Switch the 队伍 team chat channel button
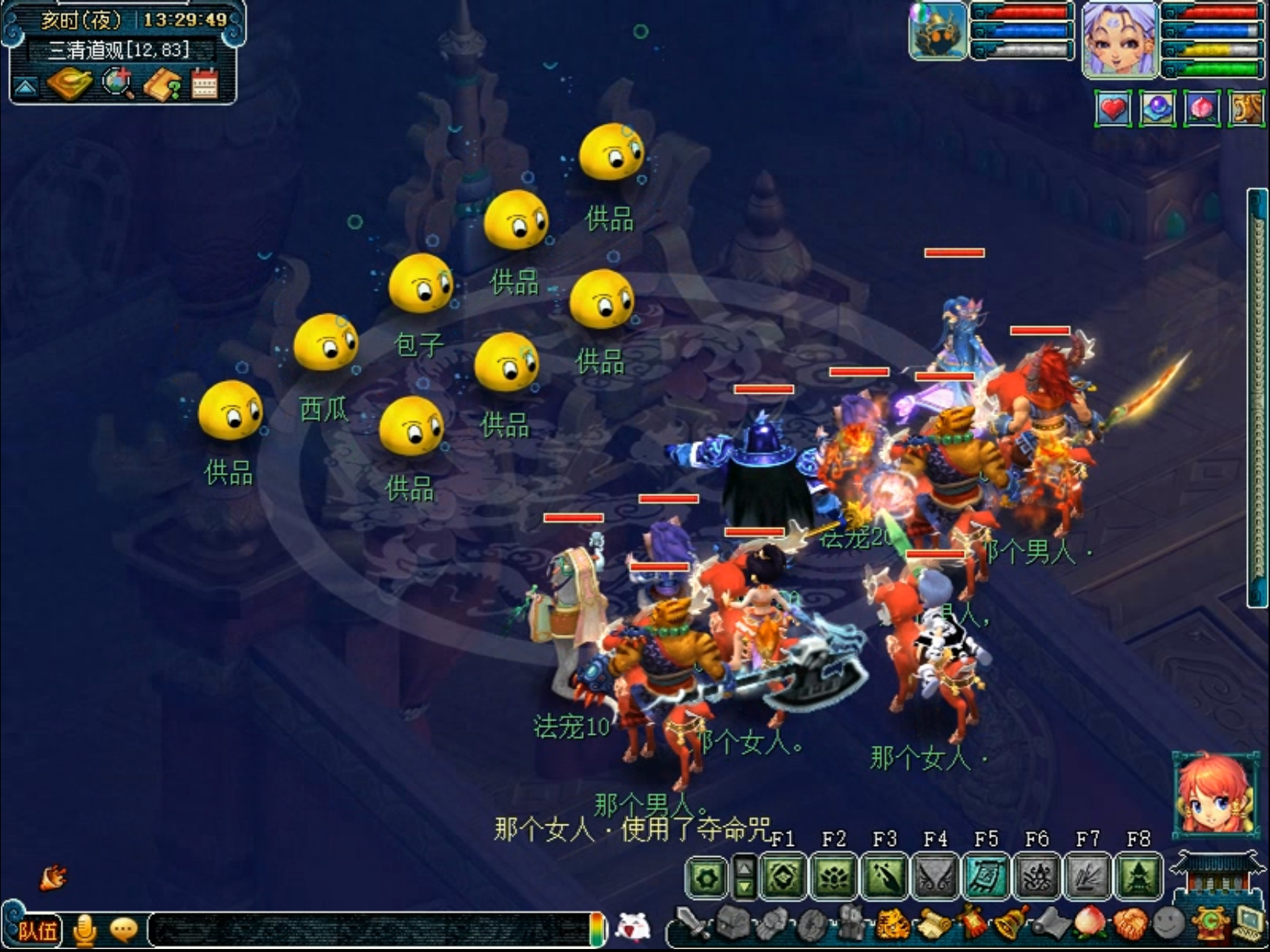1270x952 pixels. click(x=37, y=930)
